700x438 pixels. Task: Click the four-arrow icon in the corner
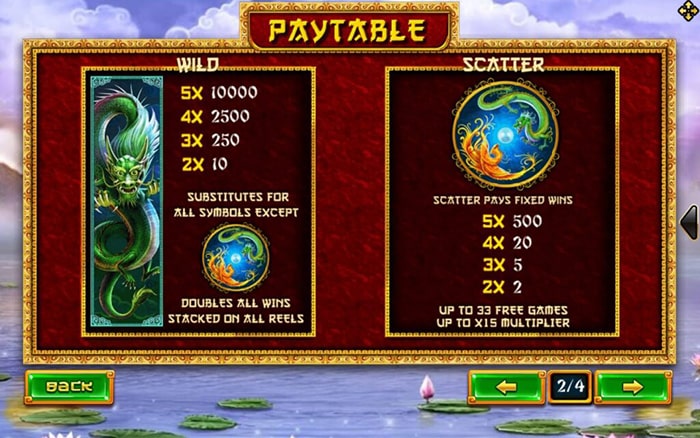(x=686, y=13)
